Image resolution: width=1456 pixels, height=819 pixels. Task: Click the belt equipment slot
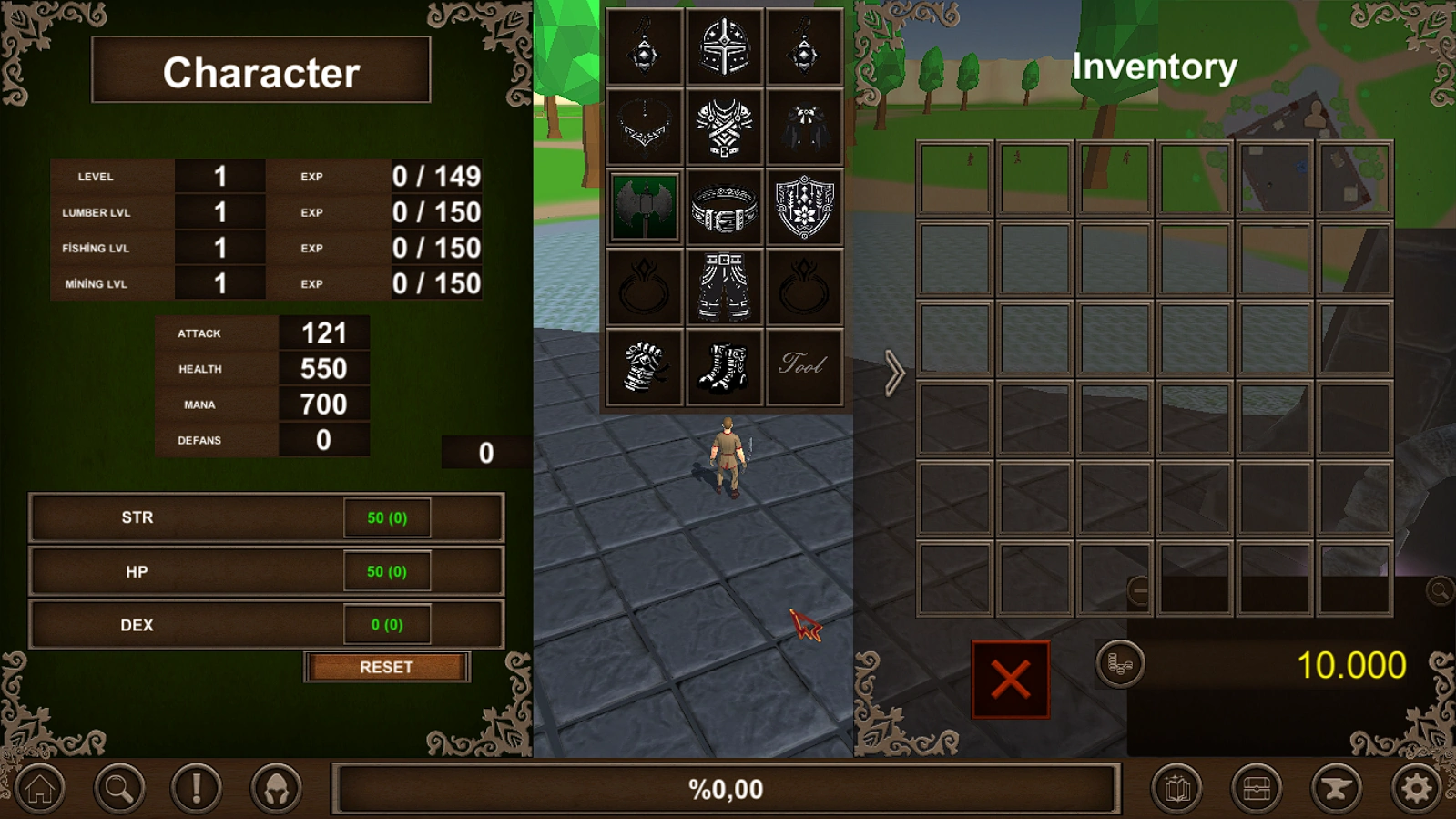[x=723, y=209]
